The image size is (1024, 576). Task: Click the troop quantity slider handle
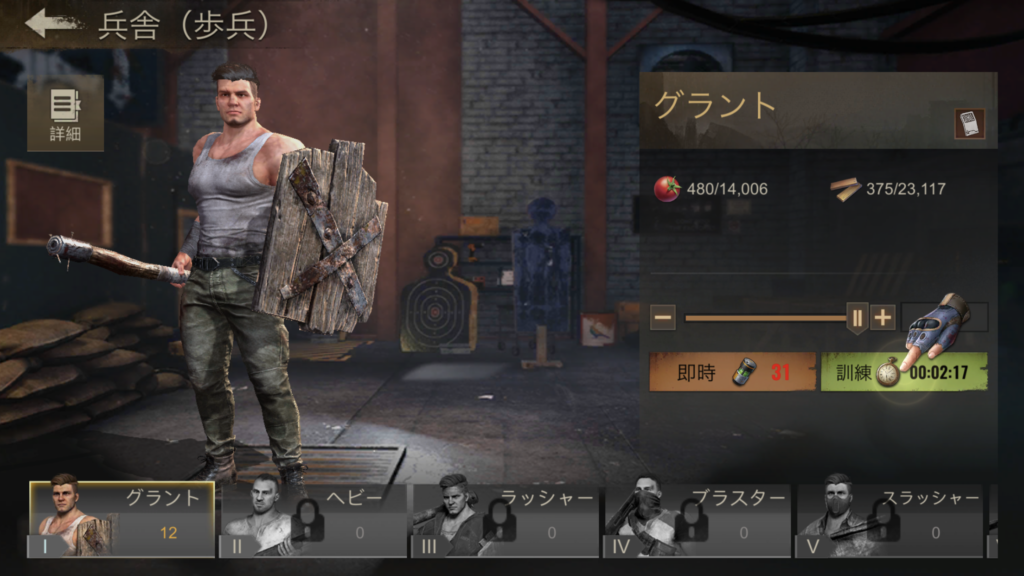[856, 318]
